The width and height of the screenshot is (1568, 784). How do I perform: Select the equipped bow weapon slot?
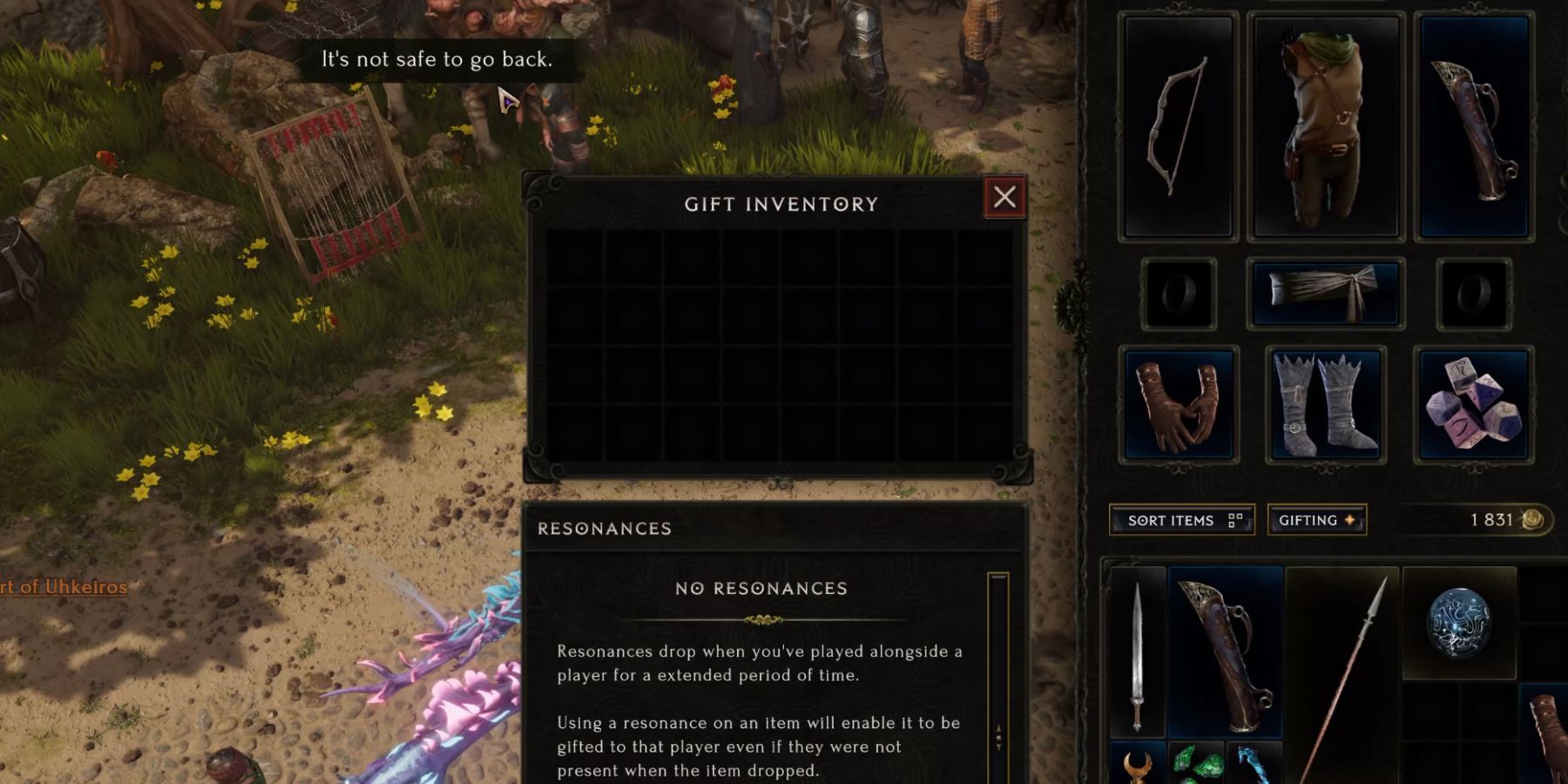[1179, 127]
